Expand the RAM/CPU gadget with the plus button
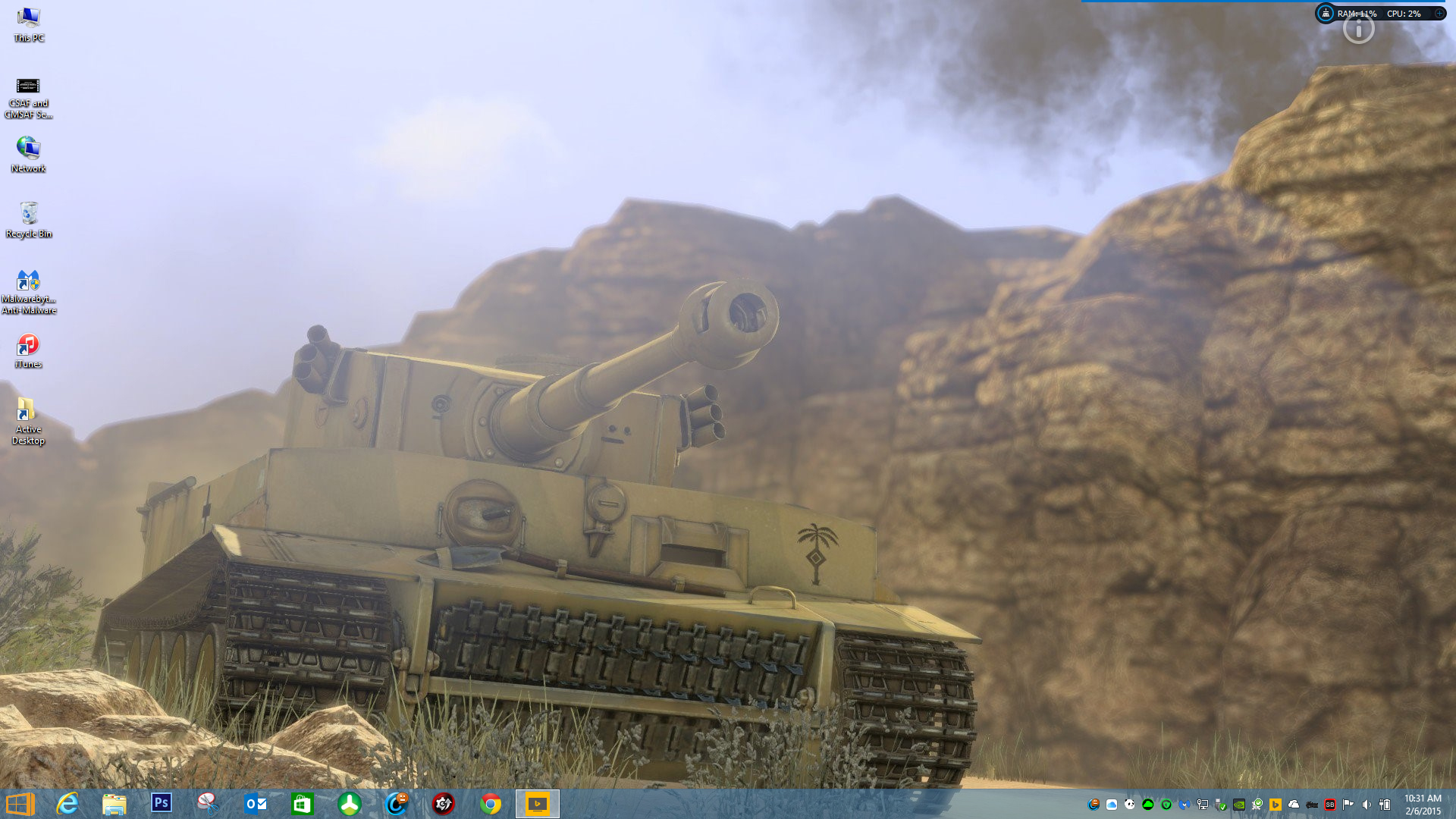 pos(1439,13)
